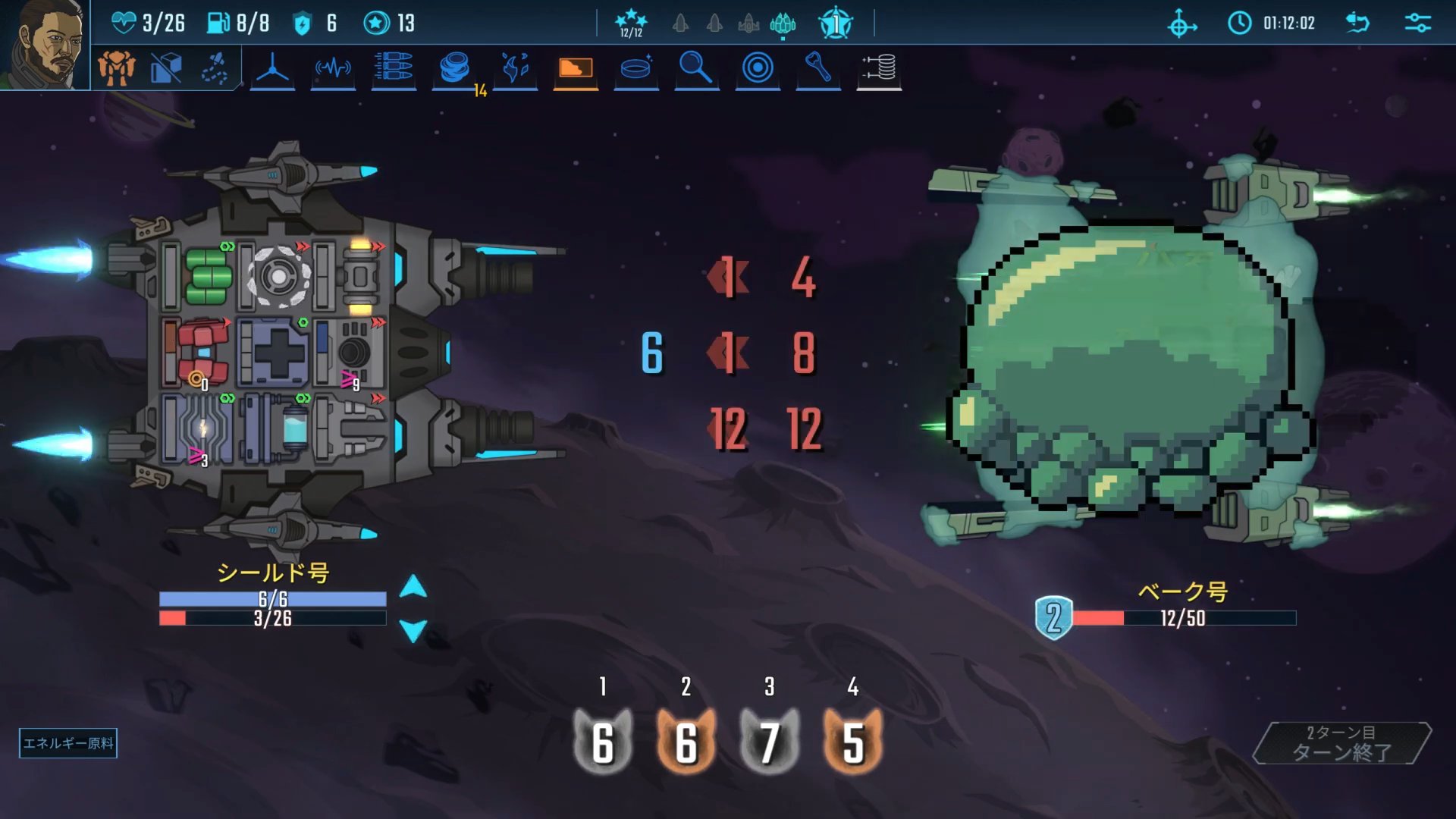The image size is (1456, 819).
Task: Select the orange cat die showing 5
Action: [x=852, y=741]
